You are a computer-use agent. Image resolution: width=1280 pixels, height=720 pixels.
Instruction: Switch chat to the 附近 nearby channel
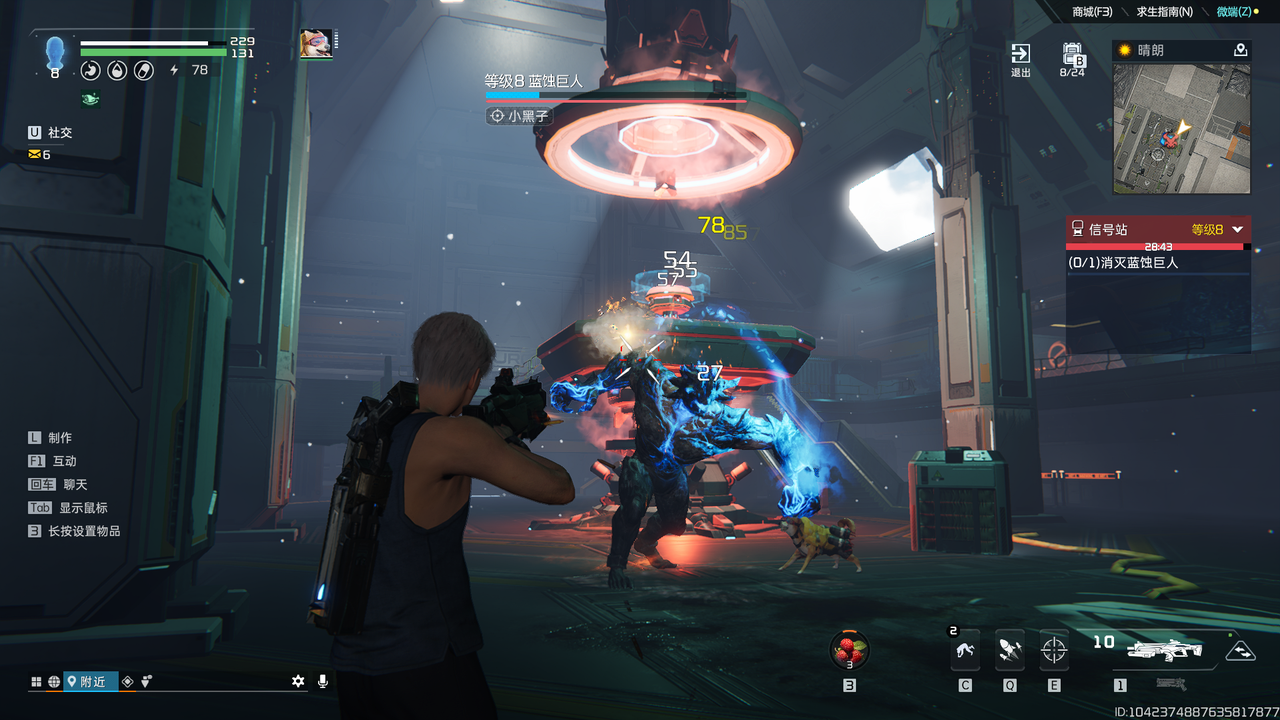(x=91, y=681)
